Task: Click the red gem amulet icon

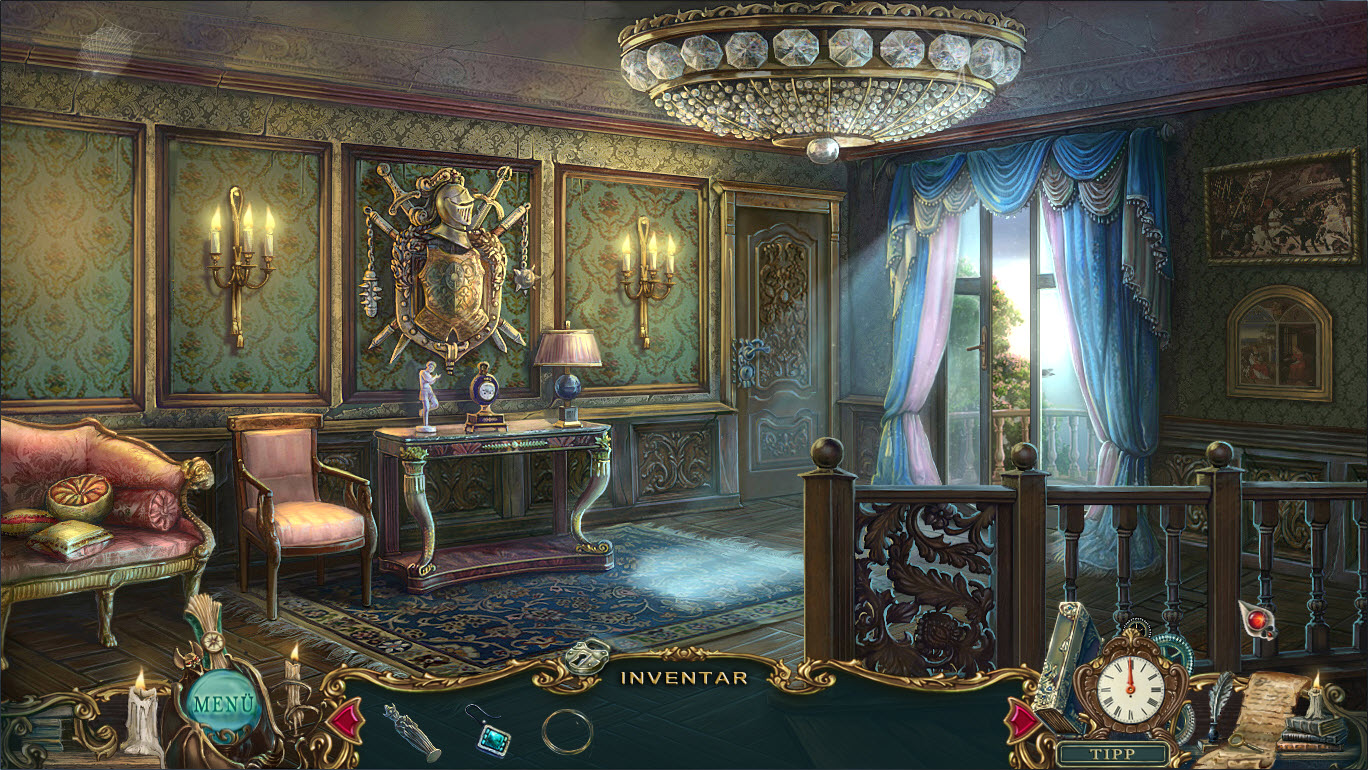Action: [x=1257, y=618]
